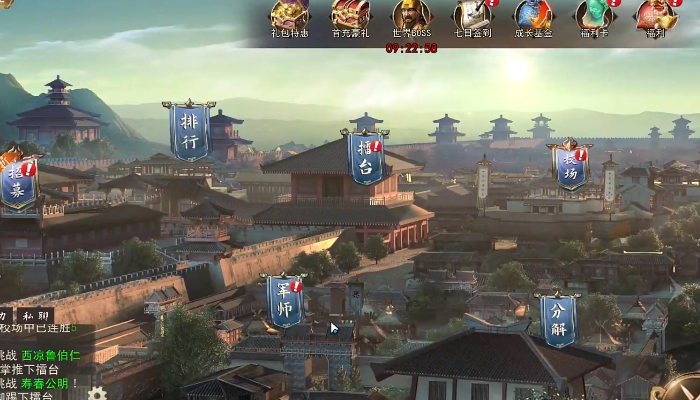Open the 成长基金 growth fund
The width and height of the screenshot is (700, 400).
[x=533, y=17]
